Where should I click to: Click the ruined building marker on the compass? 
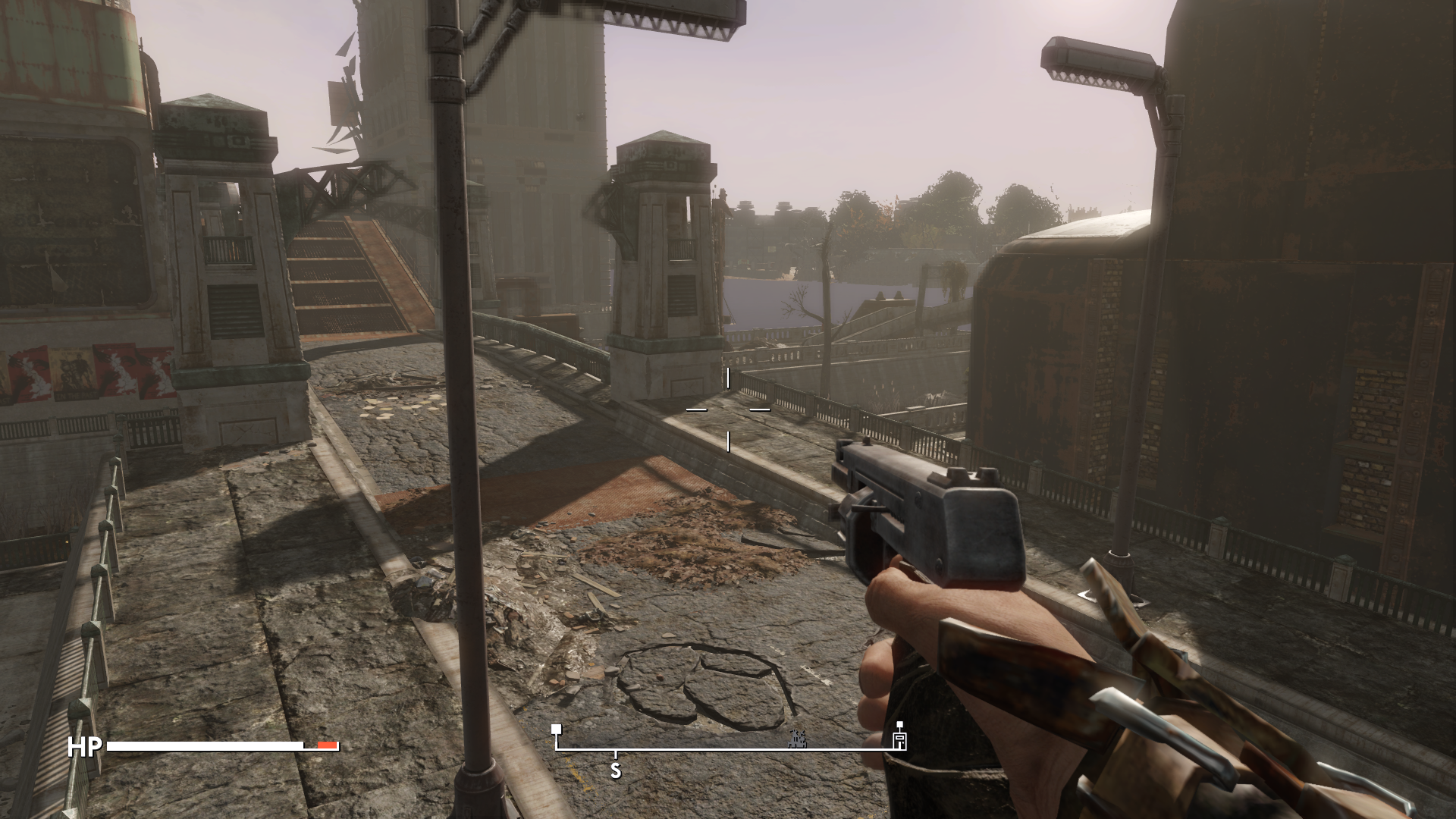[x=797, y=739]
